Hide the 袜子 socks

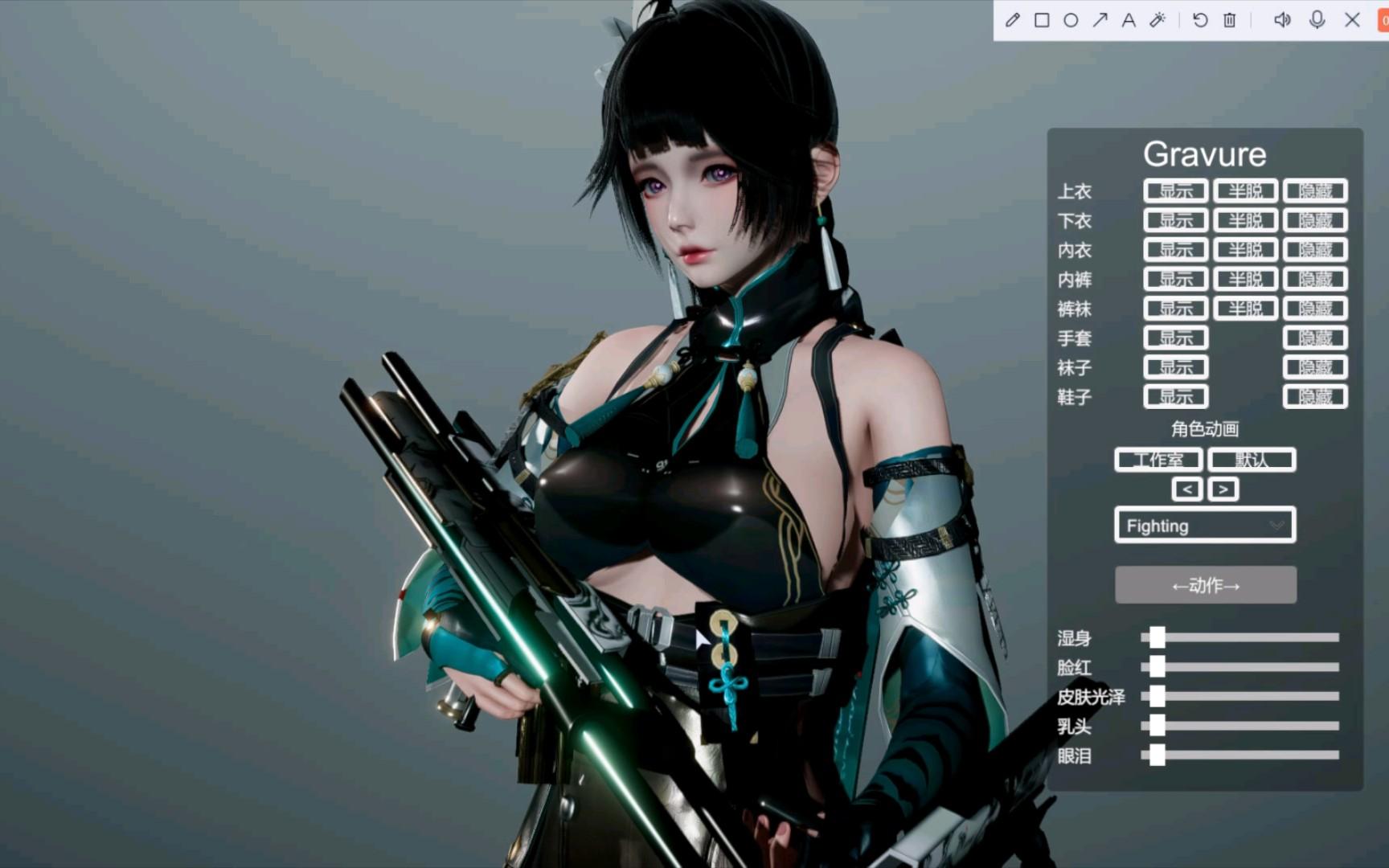click(x=1315, y=368)
